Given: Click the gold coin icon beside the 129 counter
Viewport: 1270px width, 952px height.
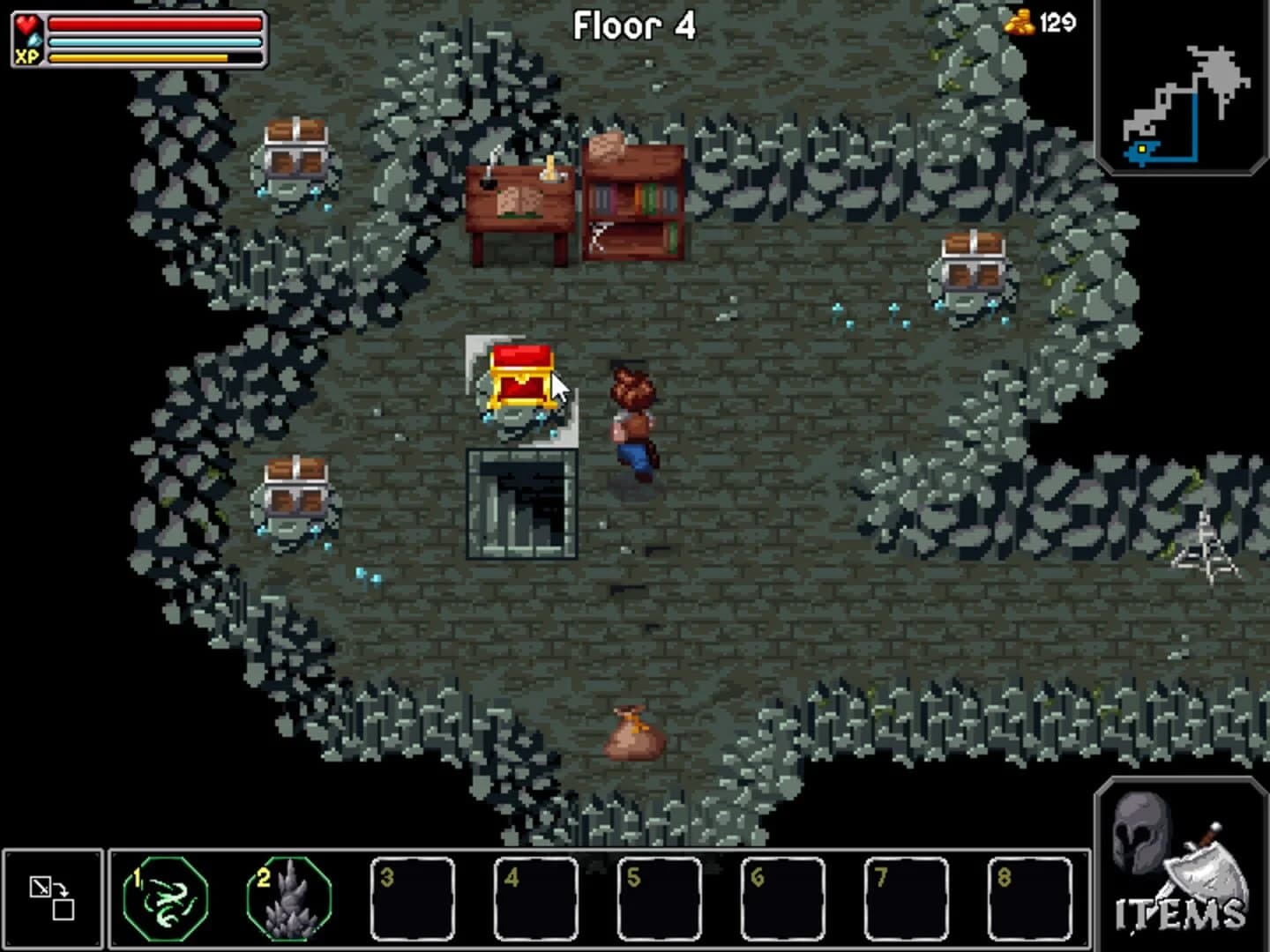Looking at the screenshot, I should [1020, 21].
